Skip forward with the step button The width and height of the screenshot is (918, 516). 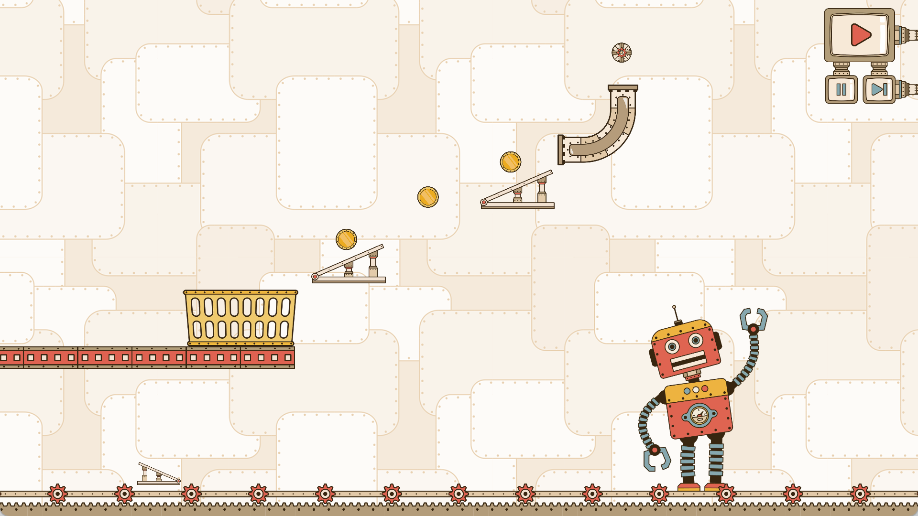point(879,89)
